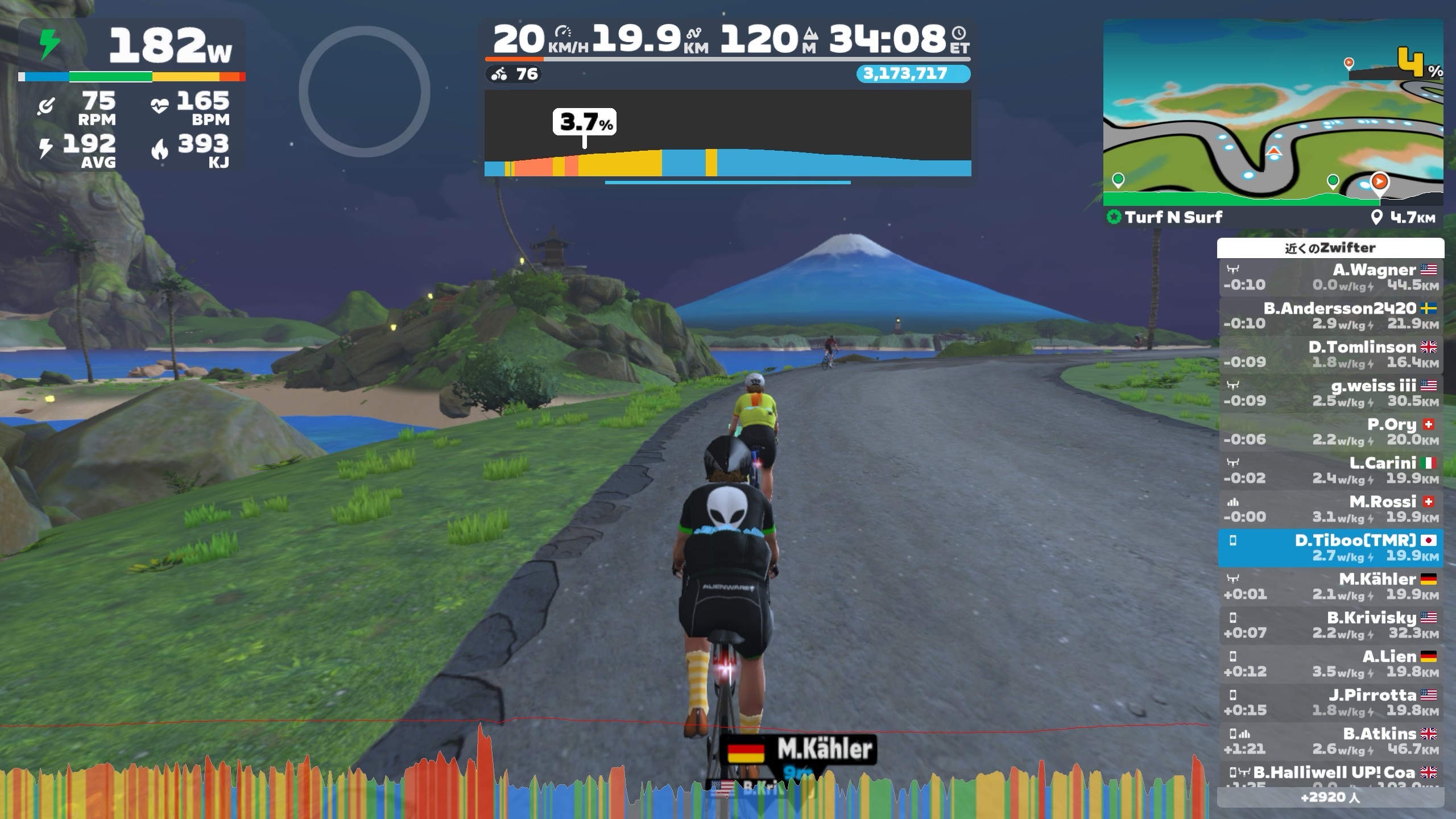Choose B.Andersson2420 from the rider list
The height and width of the screenshot is (819, 1456).
coord(1330,316)
